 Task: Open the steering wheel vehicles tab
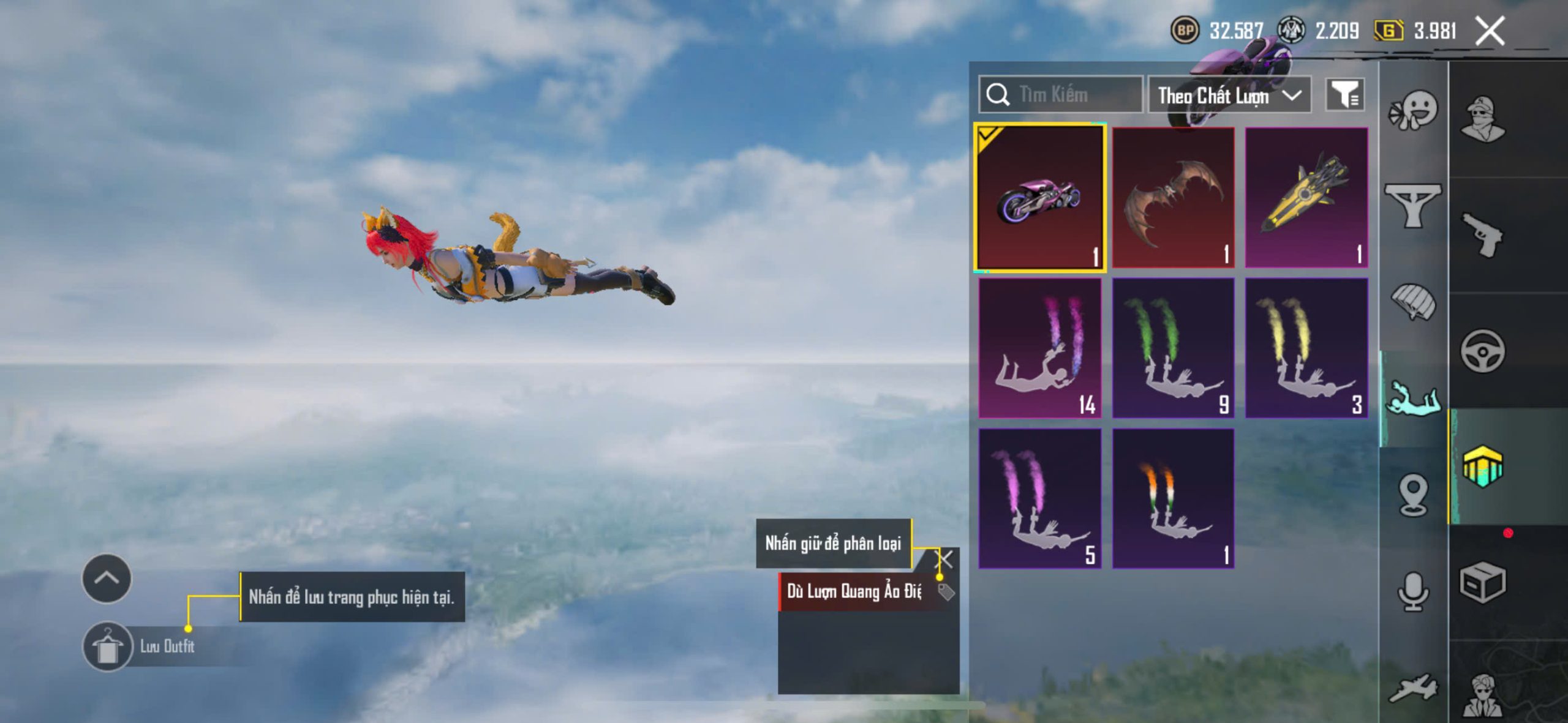coord(1482,351)
